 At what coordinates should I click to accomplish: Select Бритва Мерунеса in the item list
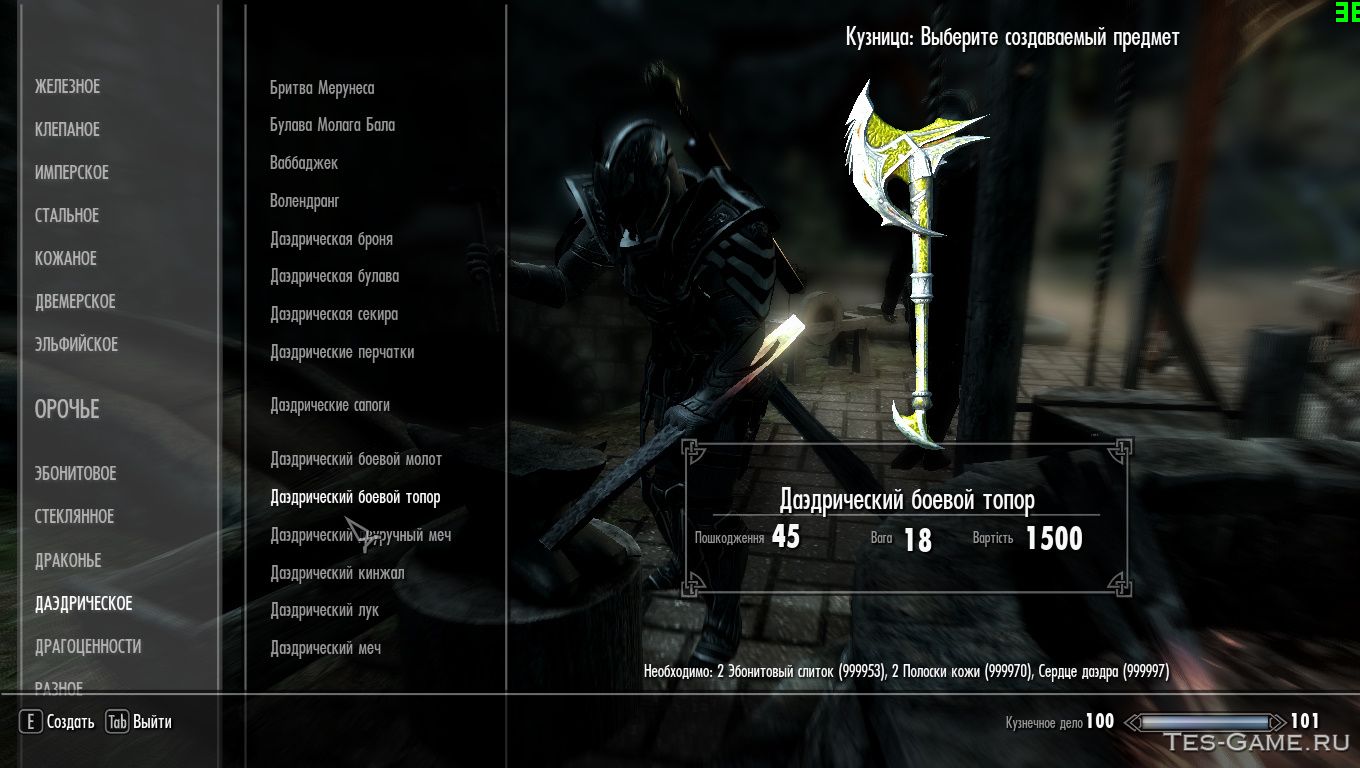tap(322, 88)
